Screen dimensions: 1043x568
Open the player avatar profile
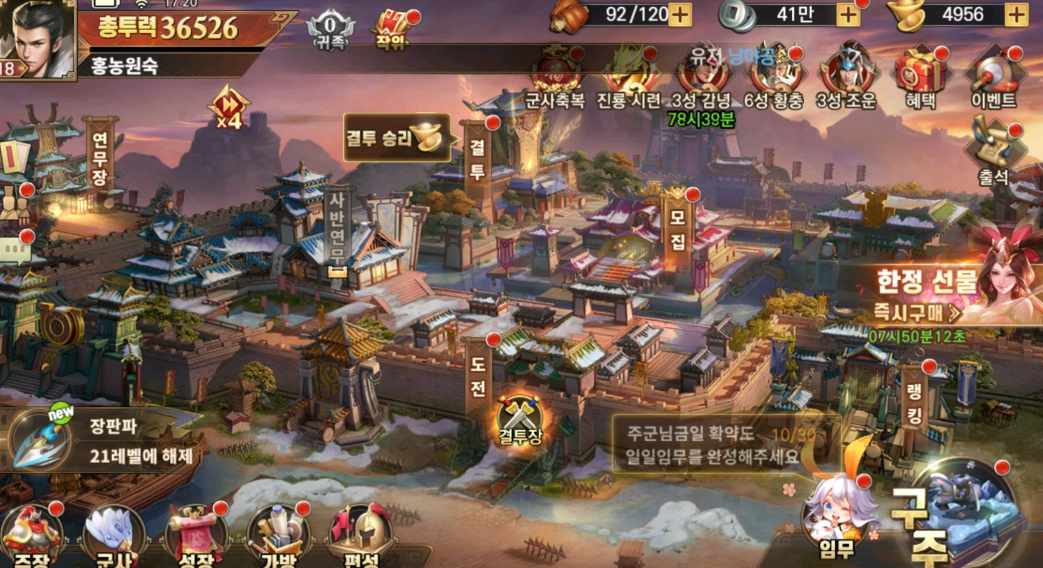pos(36,35)
